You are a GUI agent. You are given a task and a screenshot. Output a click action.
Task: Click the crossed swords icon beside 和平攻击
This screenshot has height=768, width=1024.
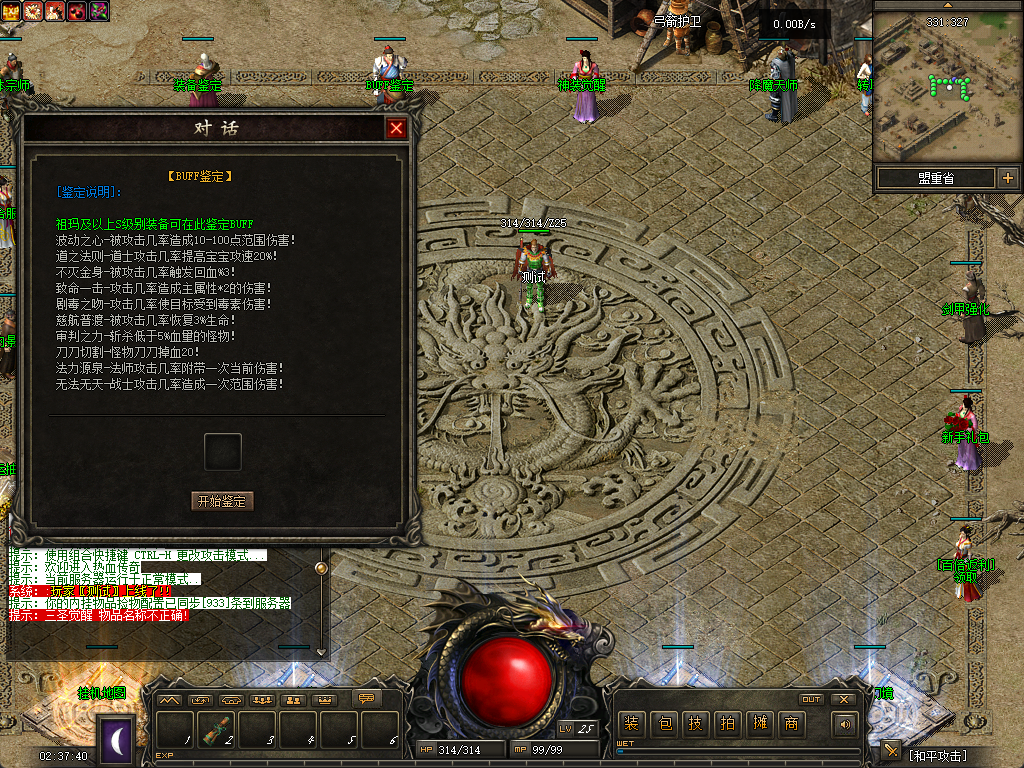pyautogui.click(x=891, y=751)
